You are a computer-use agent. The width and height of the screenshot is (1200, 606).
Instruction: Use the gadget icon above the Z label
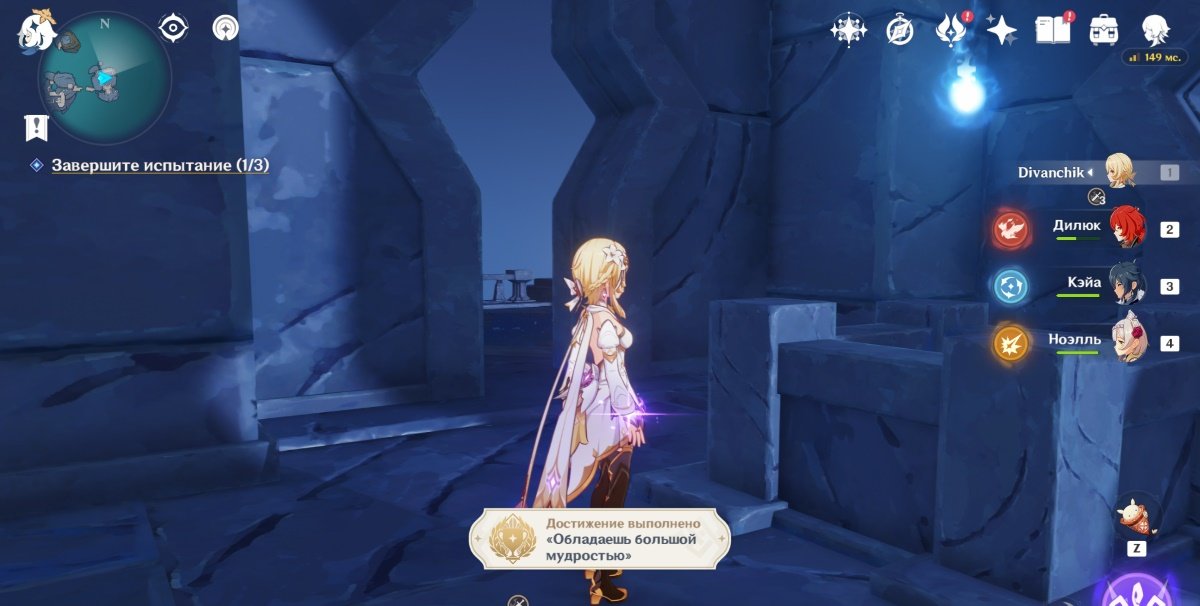pos(1137,516)
